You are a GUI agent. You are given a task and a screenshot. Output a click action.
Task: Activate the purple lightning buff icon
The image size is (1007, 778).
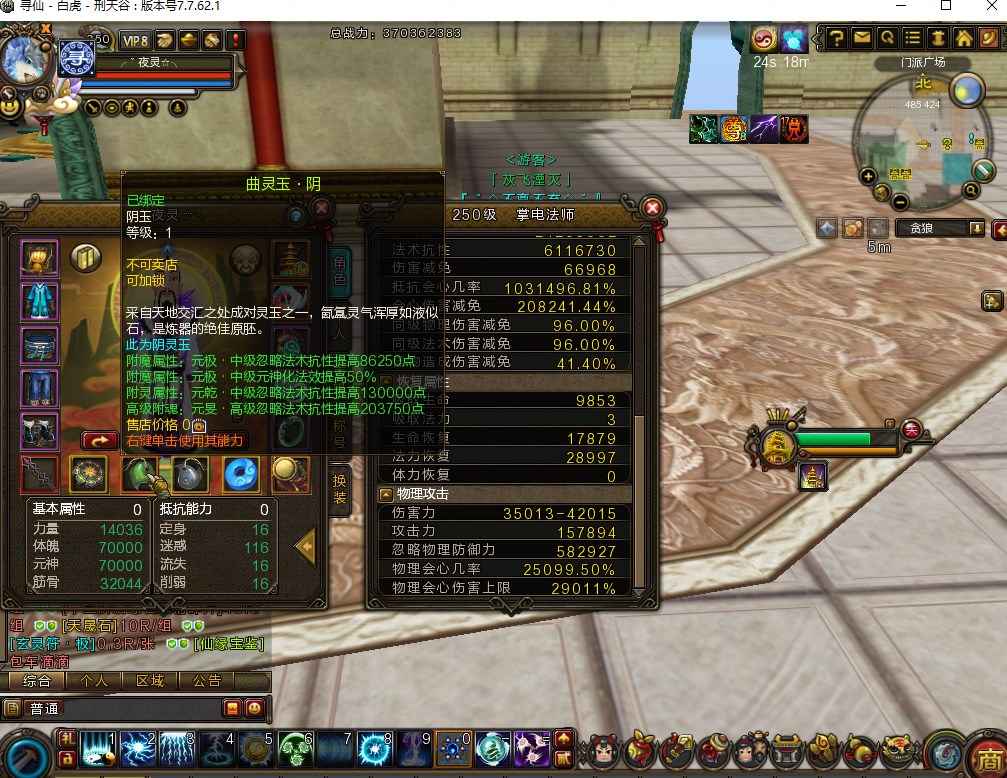(764, 129)
